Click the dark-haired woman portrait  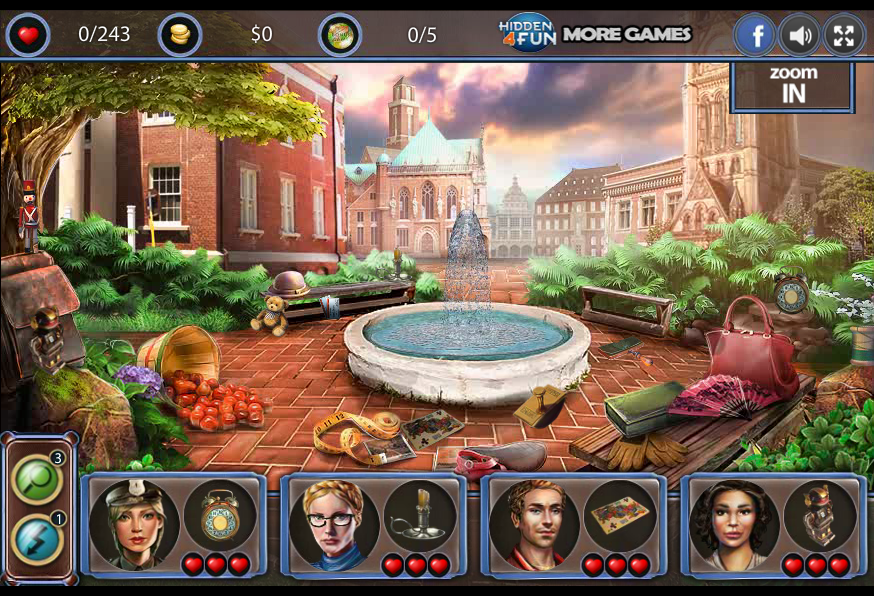[734, 523]
